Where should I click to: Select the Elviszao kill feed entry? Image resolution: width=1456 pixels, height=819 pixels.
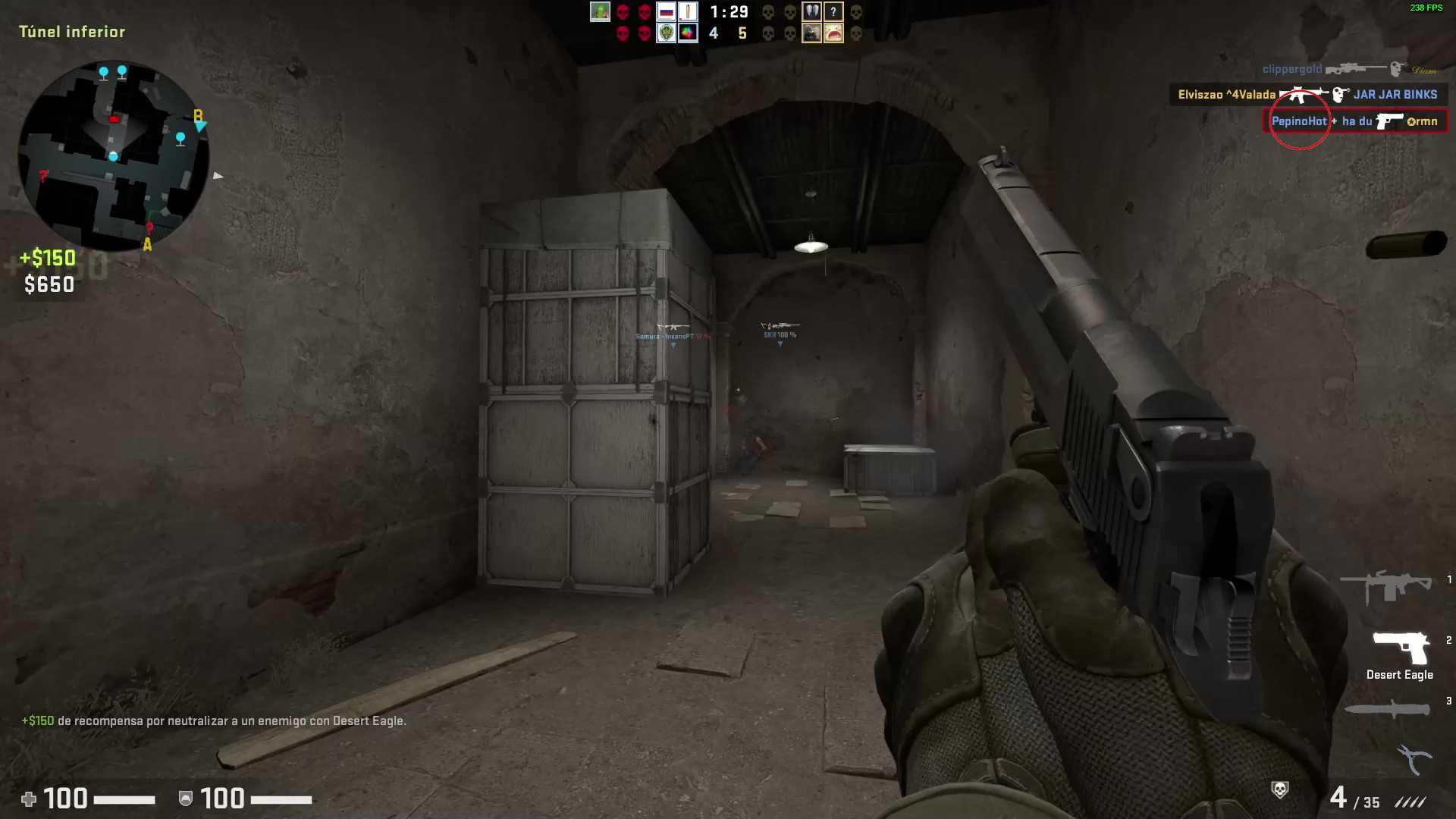tap(1307, 95)
